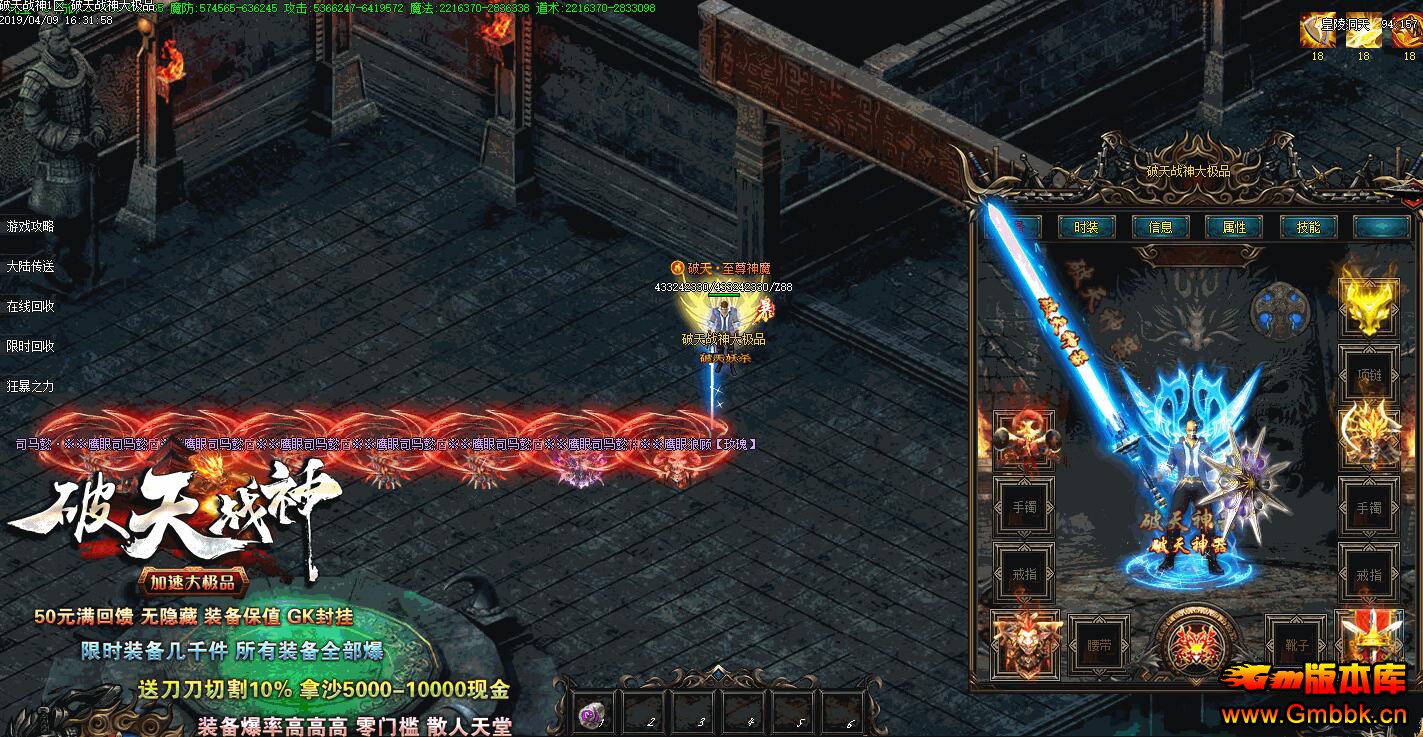This screenshot has height=737, width=1423.
Task: Switch to the 时装 fashion tab
Action: coord(1086,227)
